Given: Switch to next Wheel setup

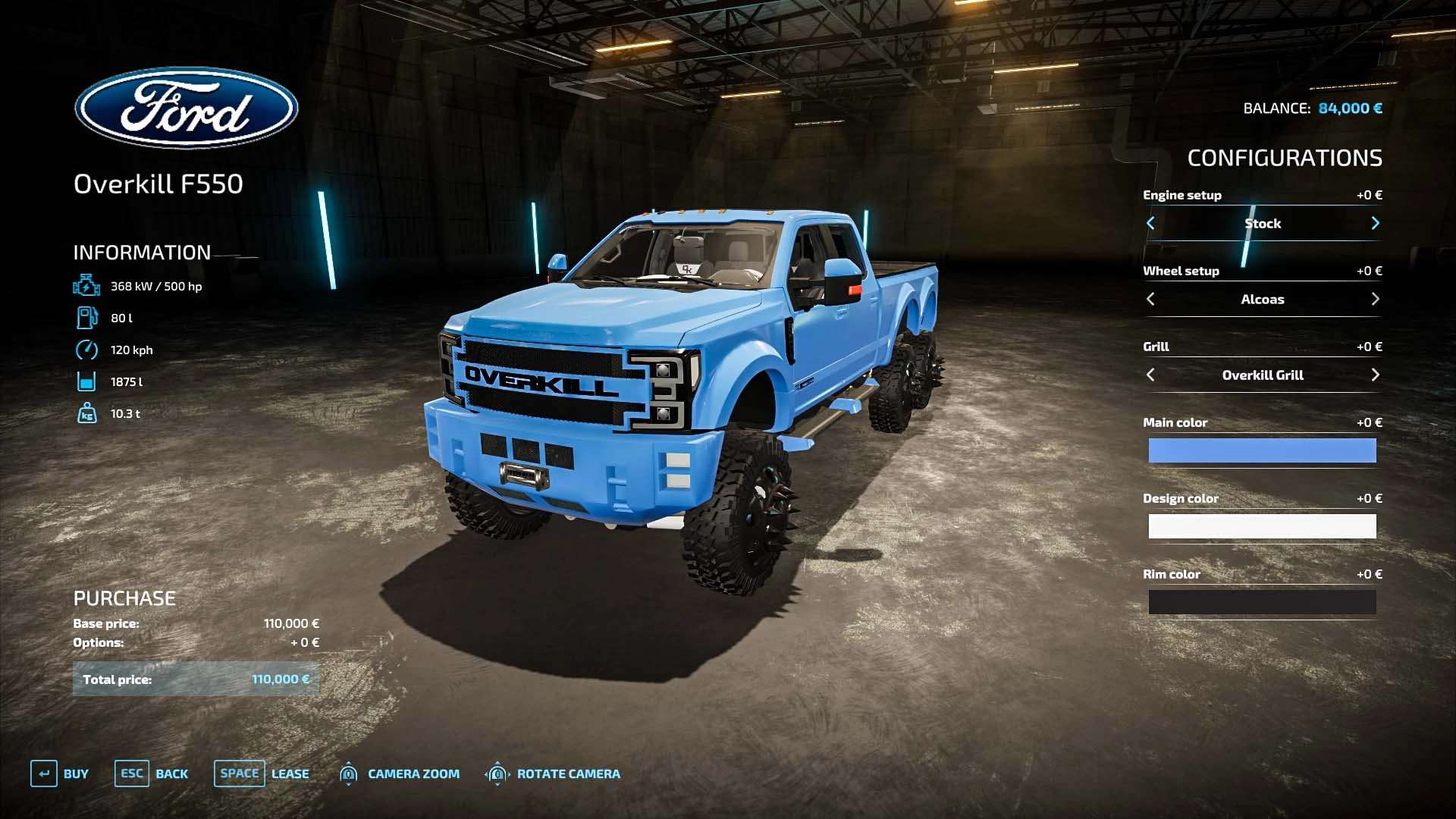Looking at the screenshot, I should click(1375, 299).
